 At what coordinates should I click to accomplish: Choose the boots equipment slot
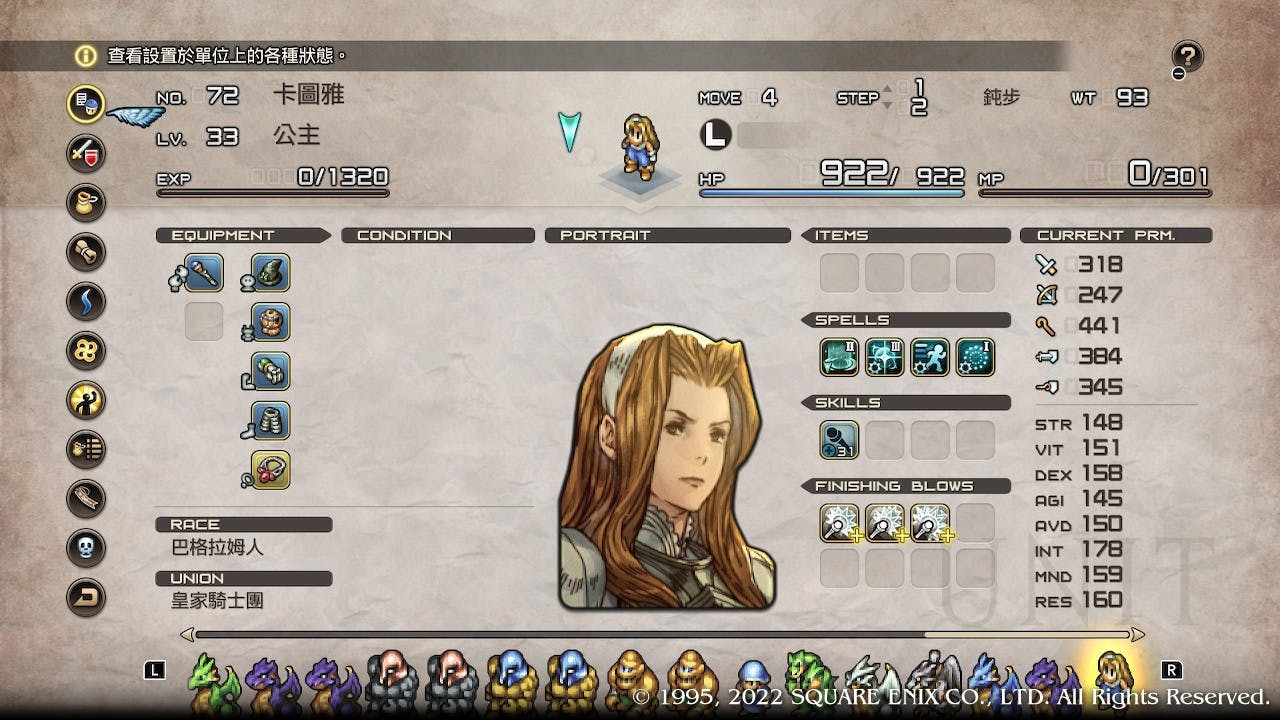click(x=270, y=421)
